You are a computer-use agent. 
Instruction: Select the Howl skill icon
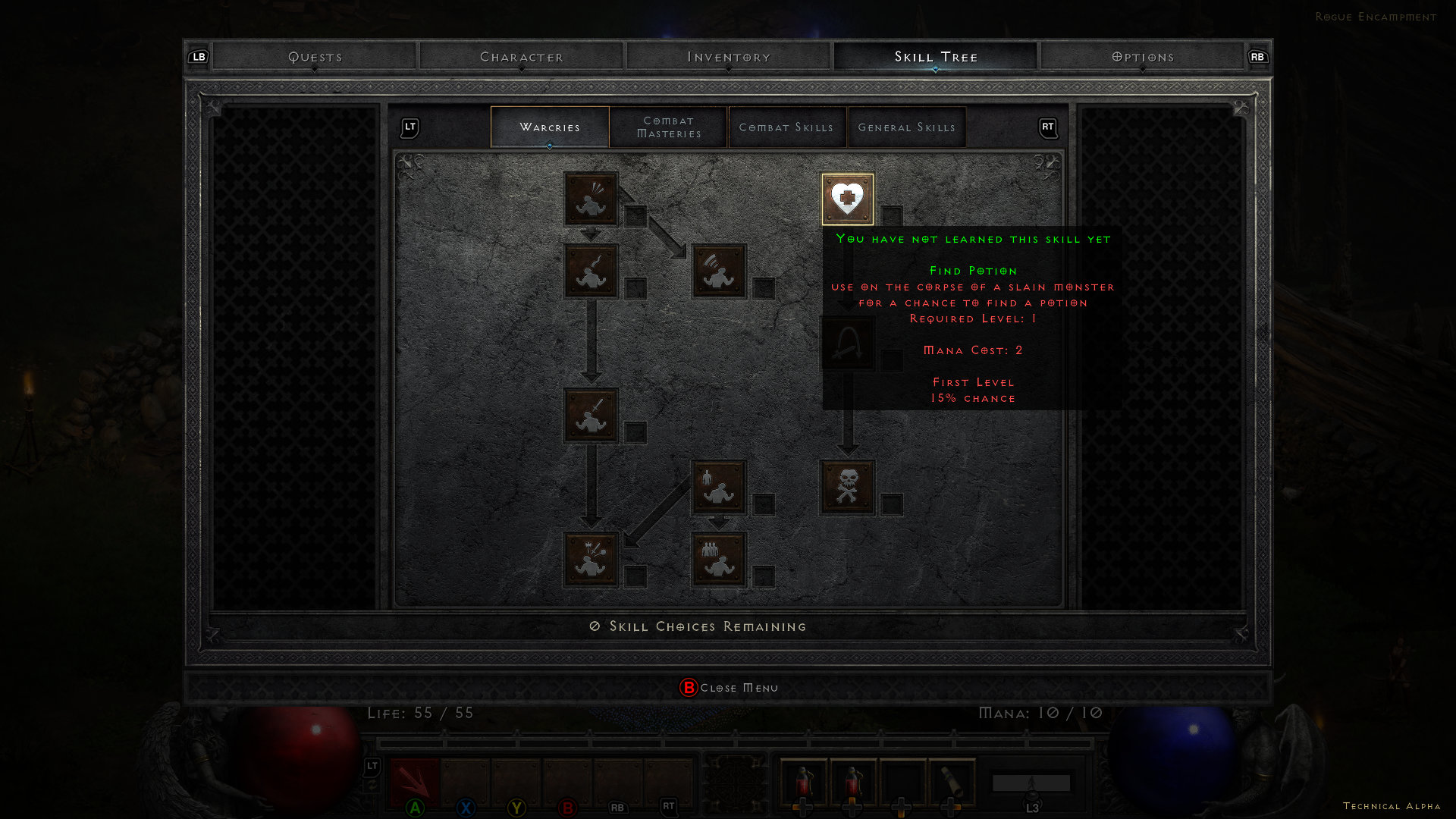point(591,199)
